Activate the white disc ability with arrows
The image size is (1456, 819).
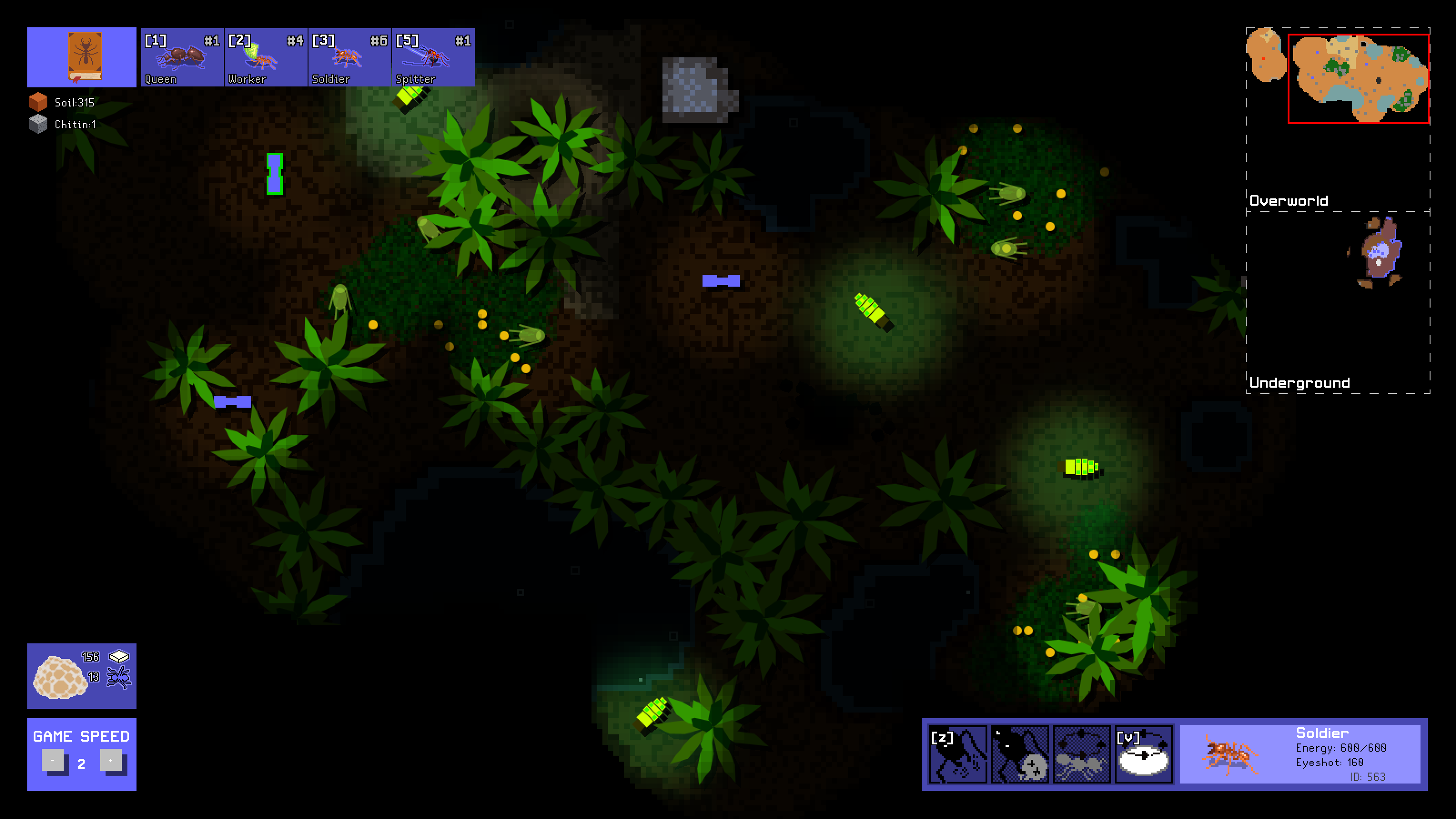click(x=1143, y=754)
